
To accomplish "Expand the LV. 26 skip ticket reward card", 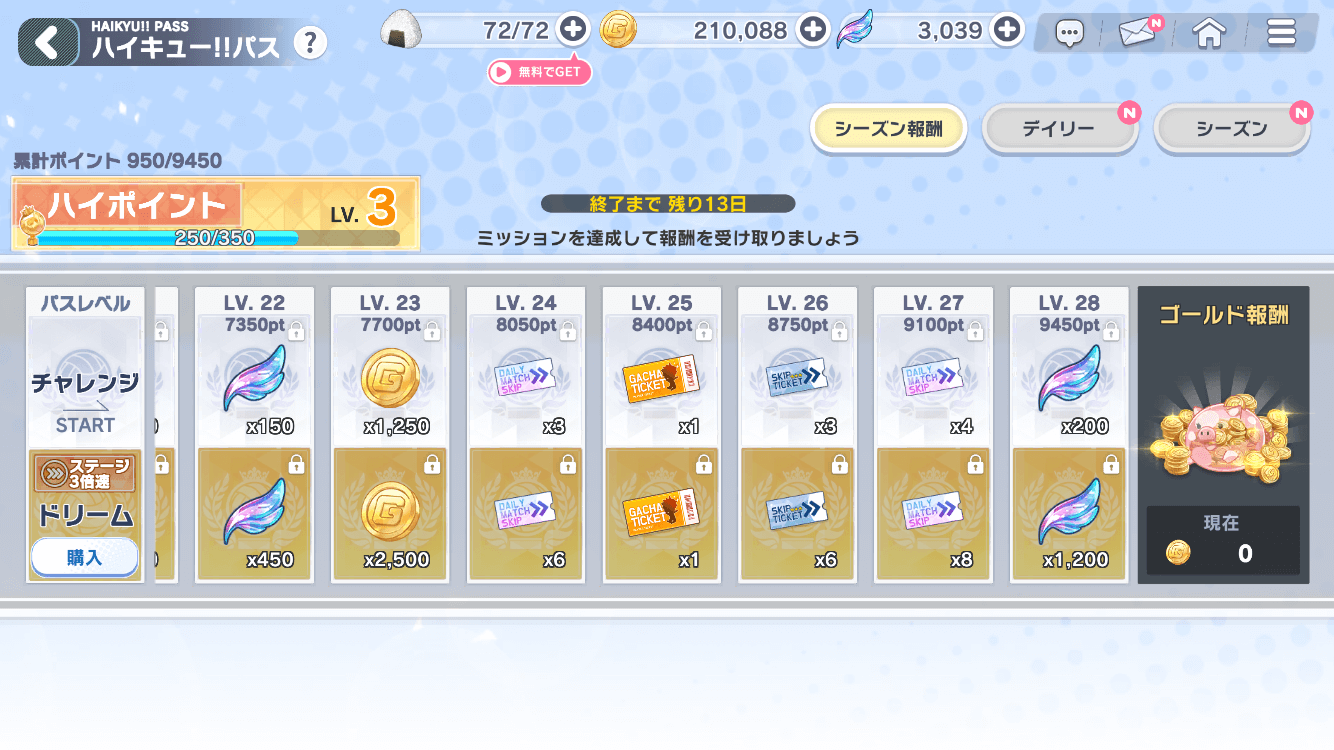I will [797, 380].
